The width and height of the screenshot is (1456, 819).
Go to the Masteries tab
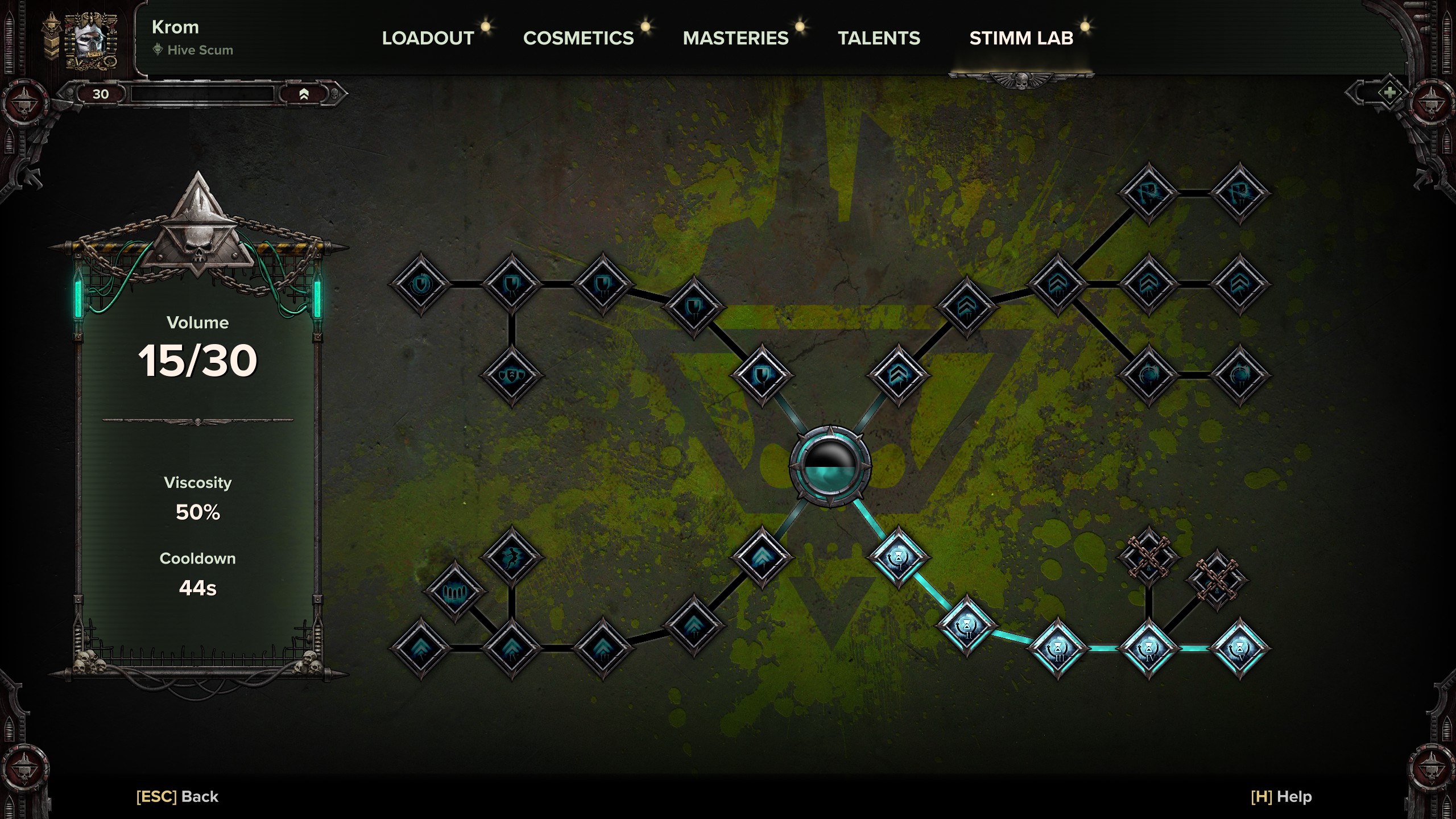735,38
